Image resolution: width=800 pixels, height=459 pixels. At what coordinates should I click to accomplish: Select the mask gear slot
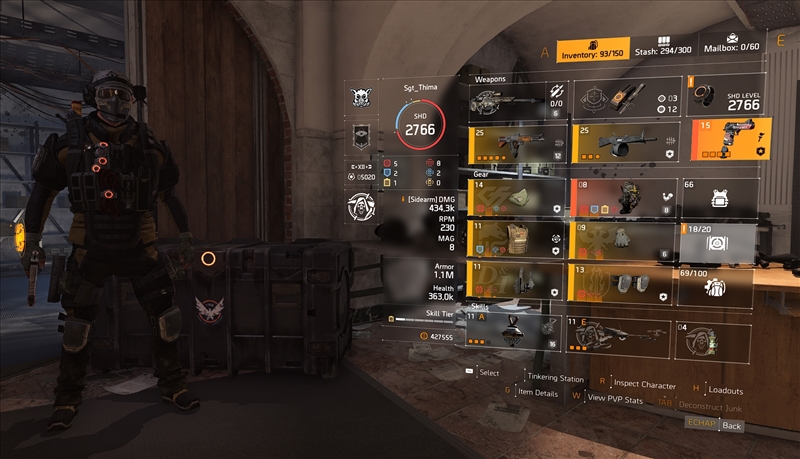pos(518,197)
